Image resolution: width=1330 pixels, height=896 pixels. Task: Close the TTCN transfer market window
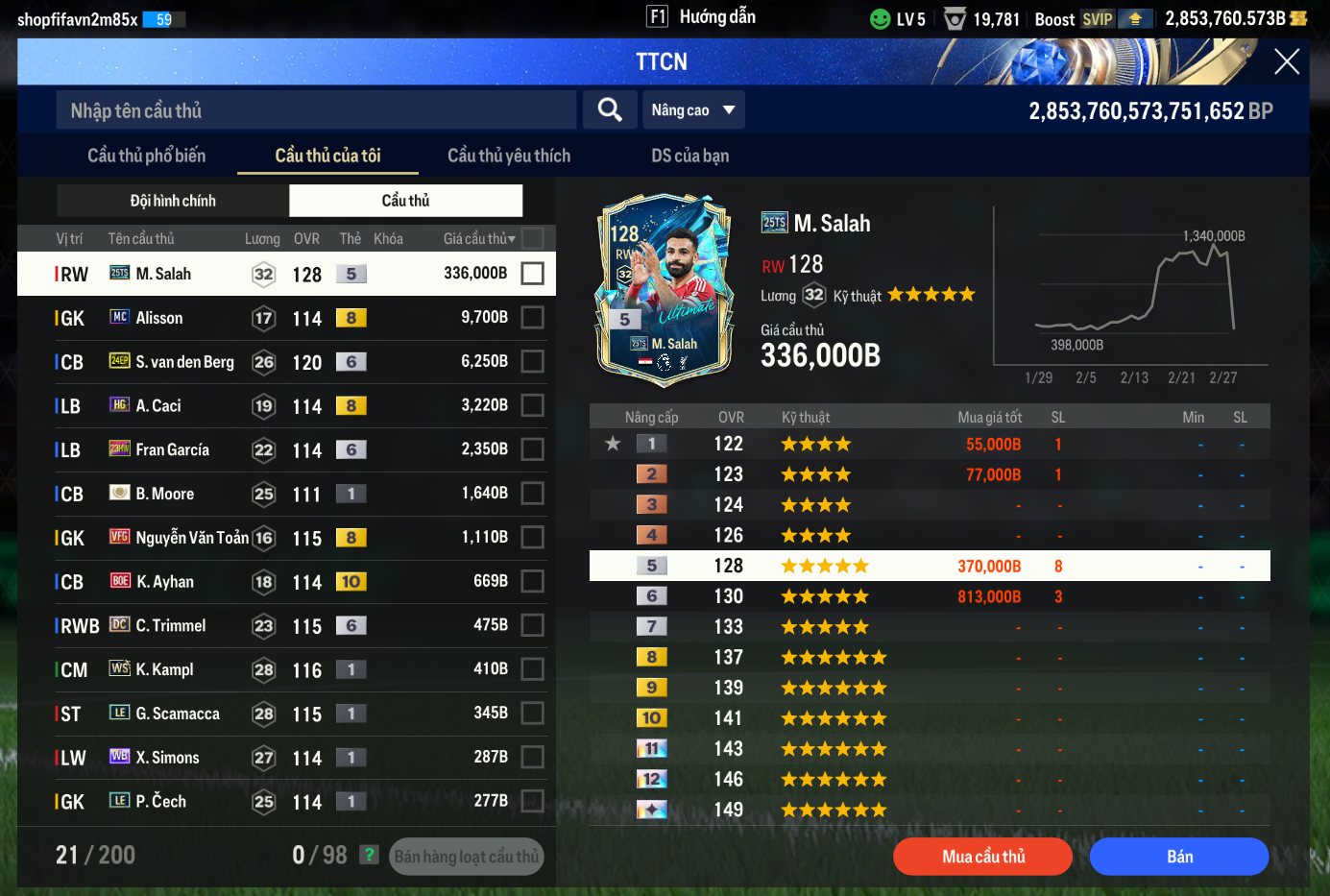1286,62
